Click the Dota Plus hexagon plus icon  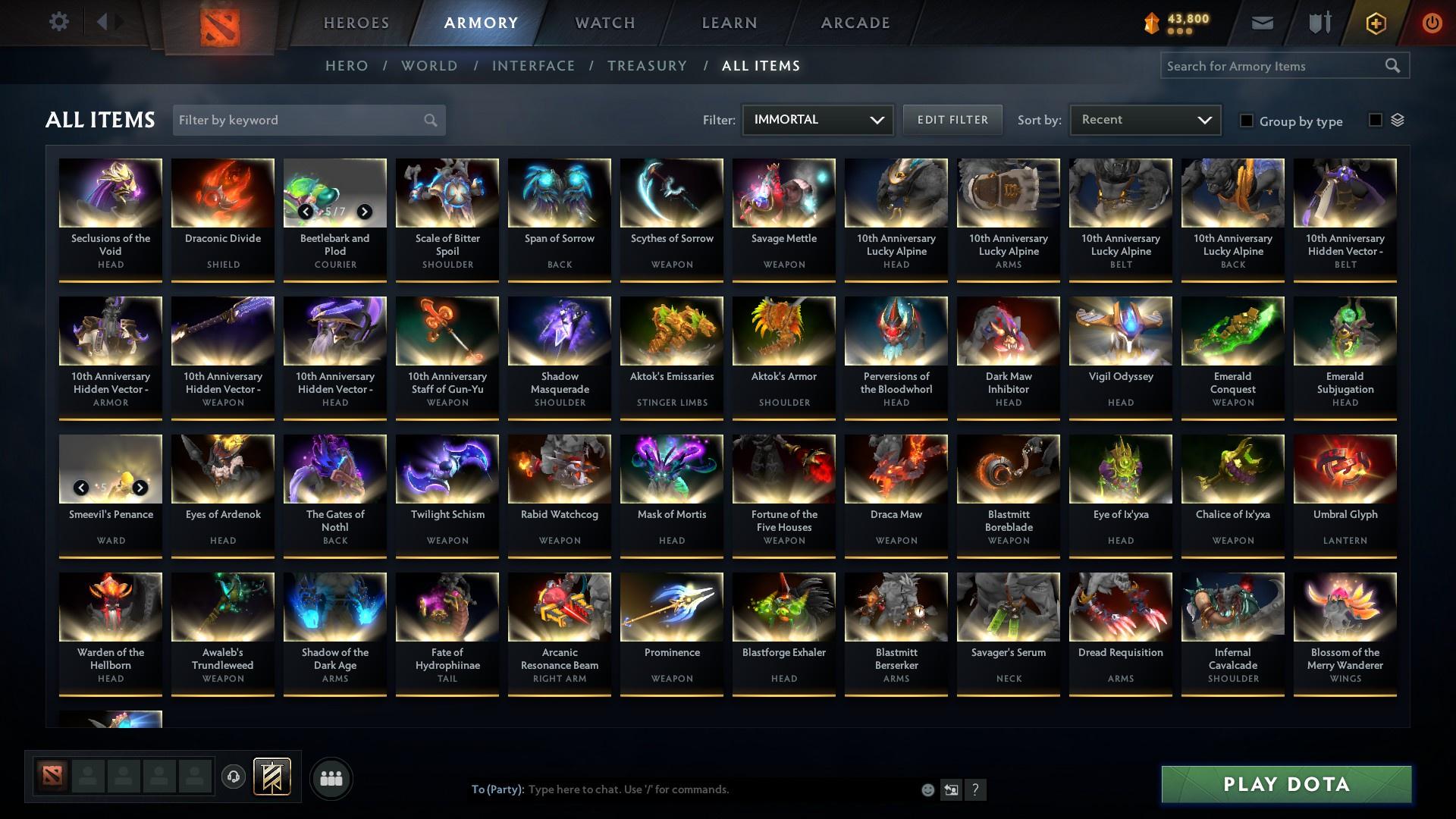coord(1375,23)
